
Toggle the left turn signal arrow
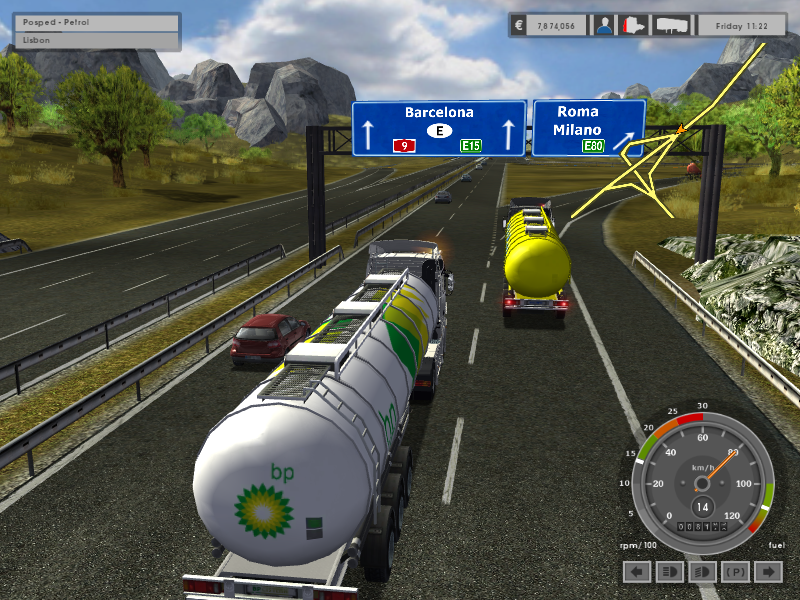[x=637, y=571]
